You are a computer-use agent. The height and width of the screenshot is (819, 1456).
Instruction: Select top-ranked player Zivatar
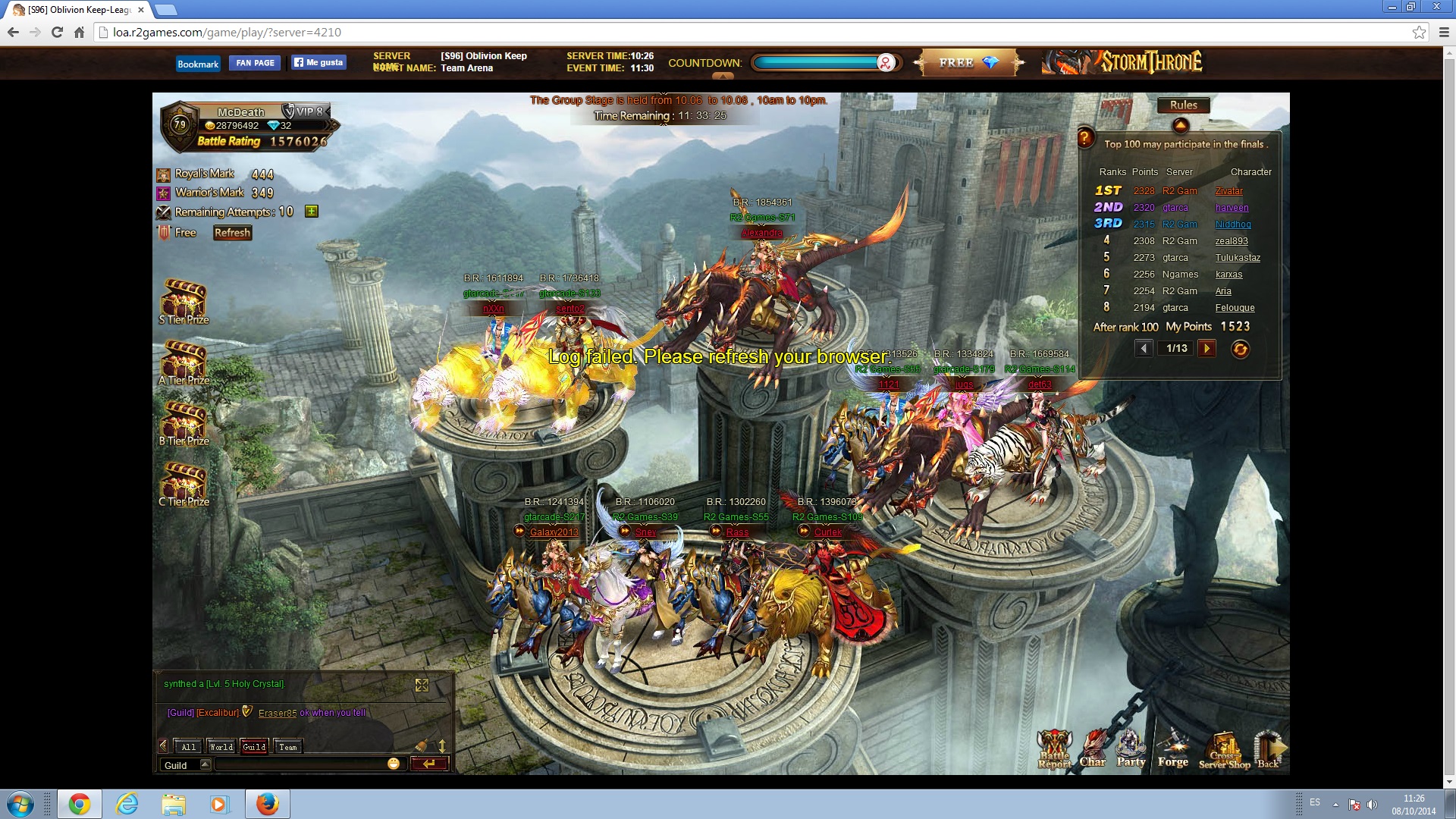pyautogui.click(x=1228, y=191)
